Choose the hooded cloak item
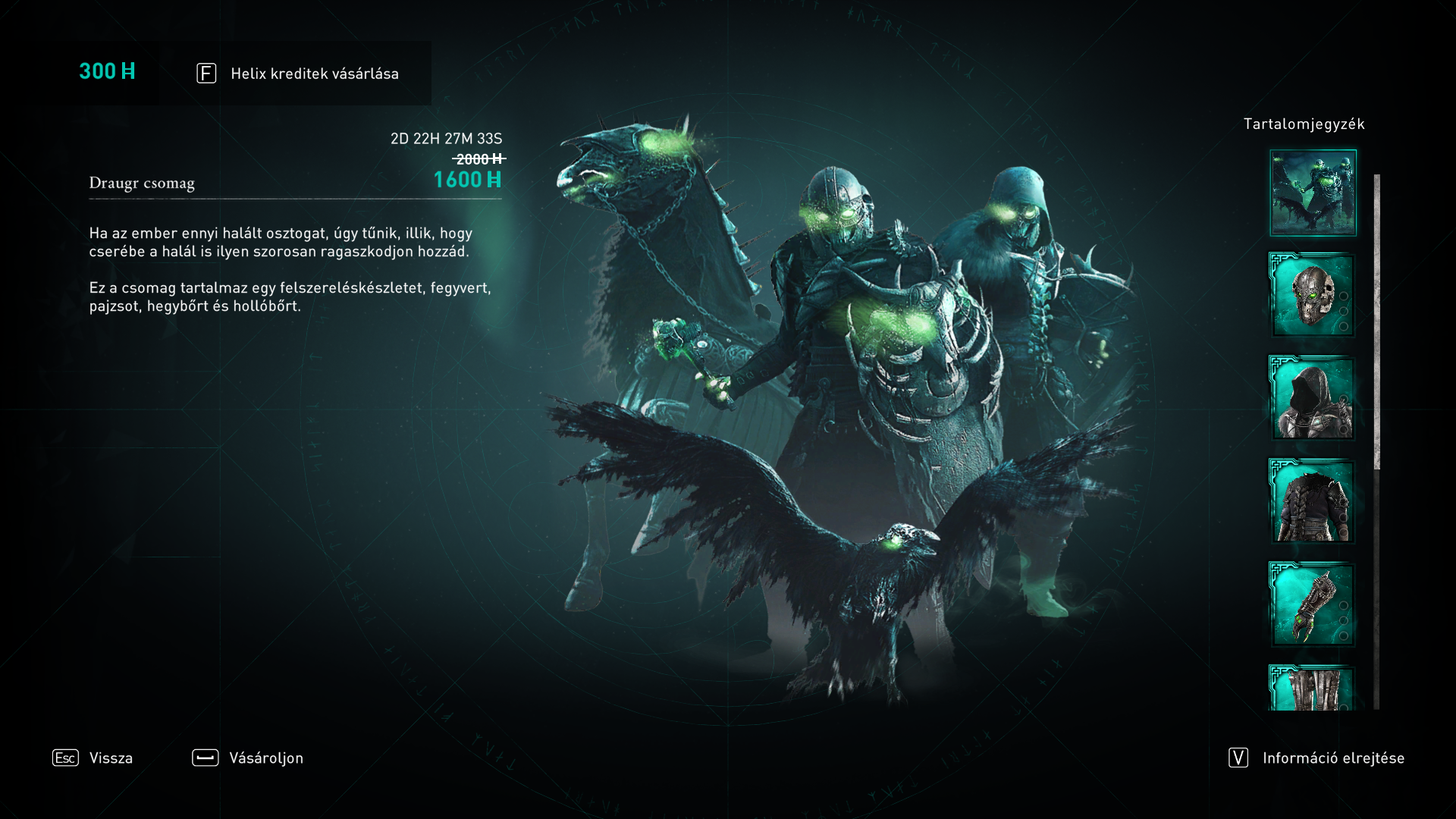Image resolution: width=1456 pixels, height=819 pixels. click(1312, 398)
